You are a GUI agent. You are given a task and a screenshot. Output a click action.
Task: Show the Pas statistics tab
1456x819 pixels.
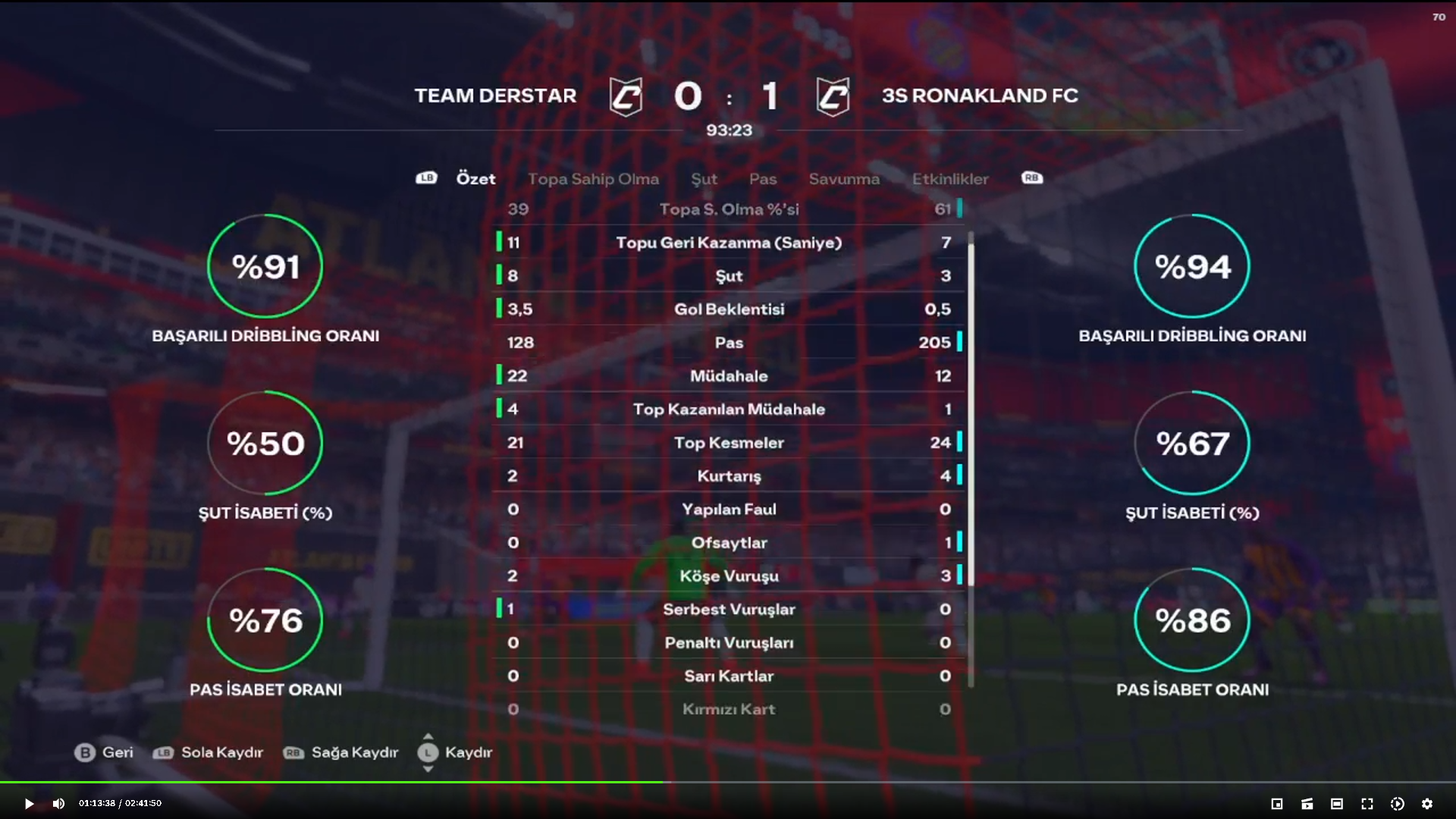point(763,179)
